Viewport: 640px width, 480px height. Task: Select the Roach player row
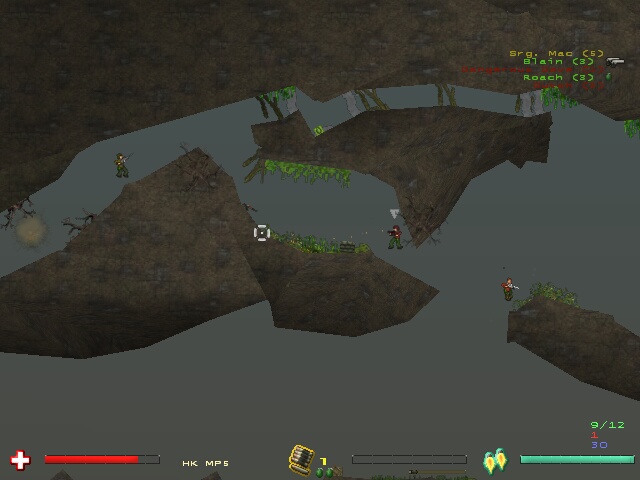pos(558,77)
